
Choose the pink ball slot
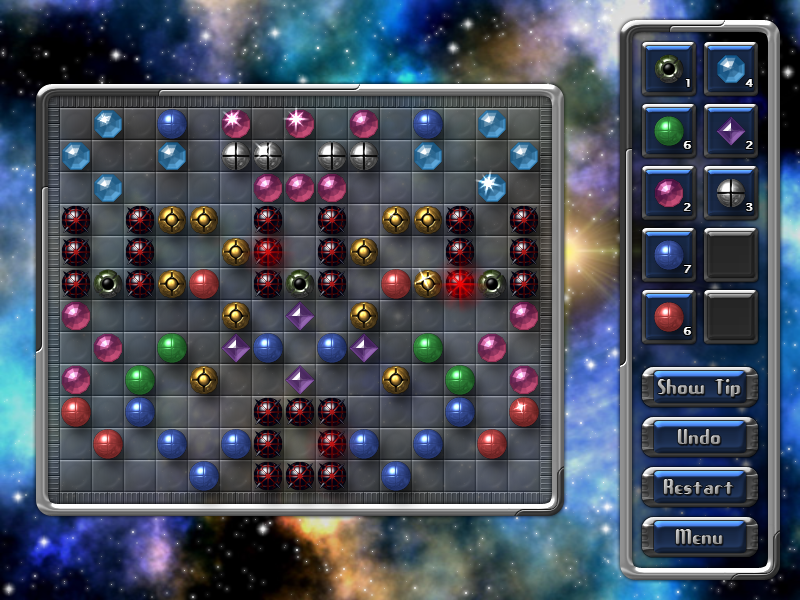[x=668, y=192]
